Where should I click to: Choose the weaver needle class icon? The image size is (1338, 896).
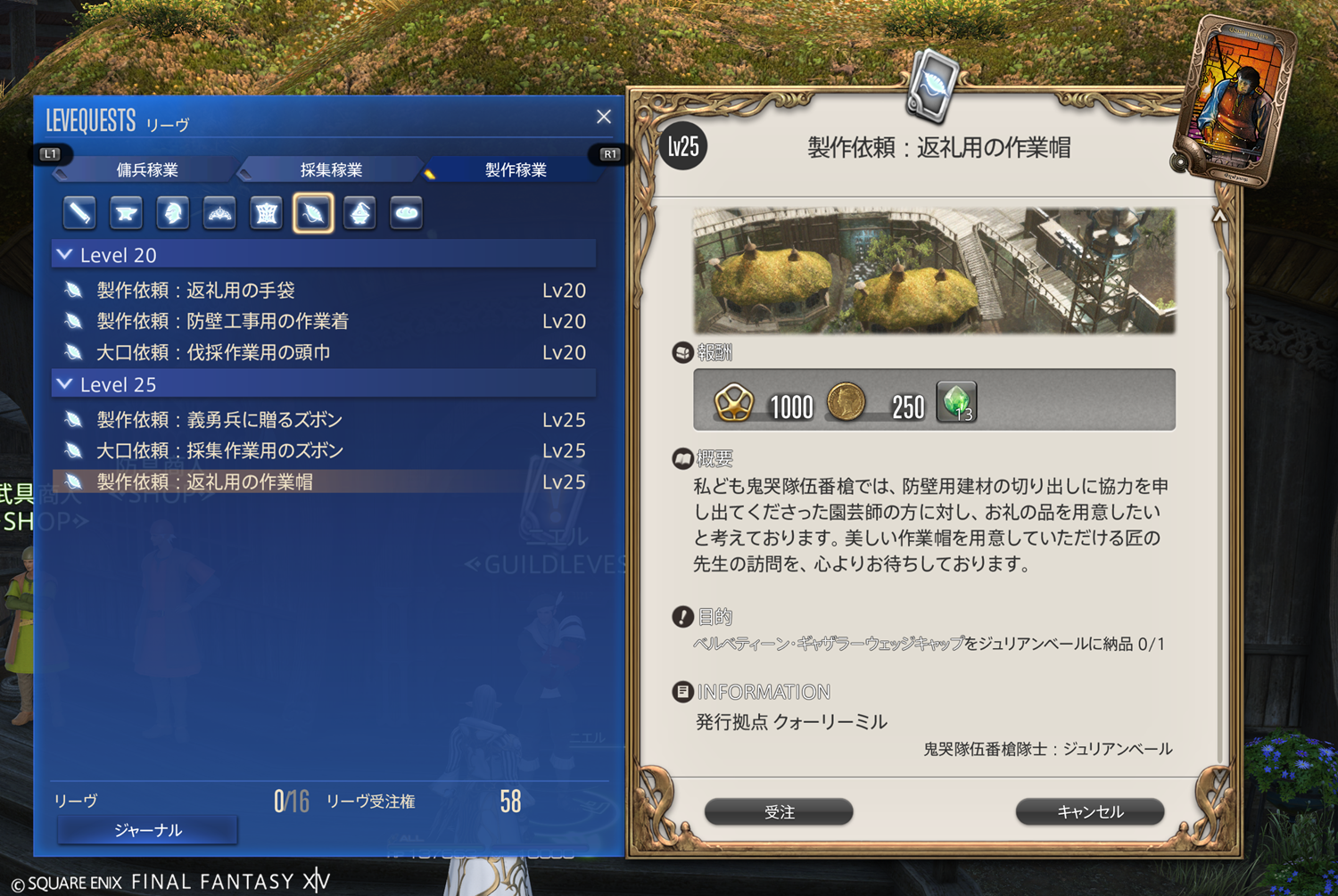[x=313, y=213]
